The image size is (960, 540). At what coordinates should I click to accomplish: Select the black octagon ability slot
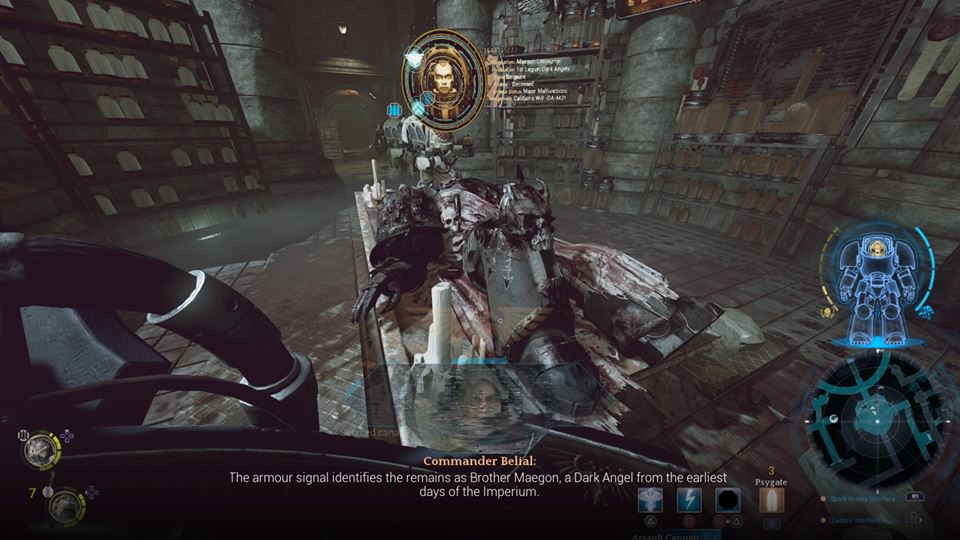(728, 500)
